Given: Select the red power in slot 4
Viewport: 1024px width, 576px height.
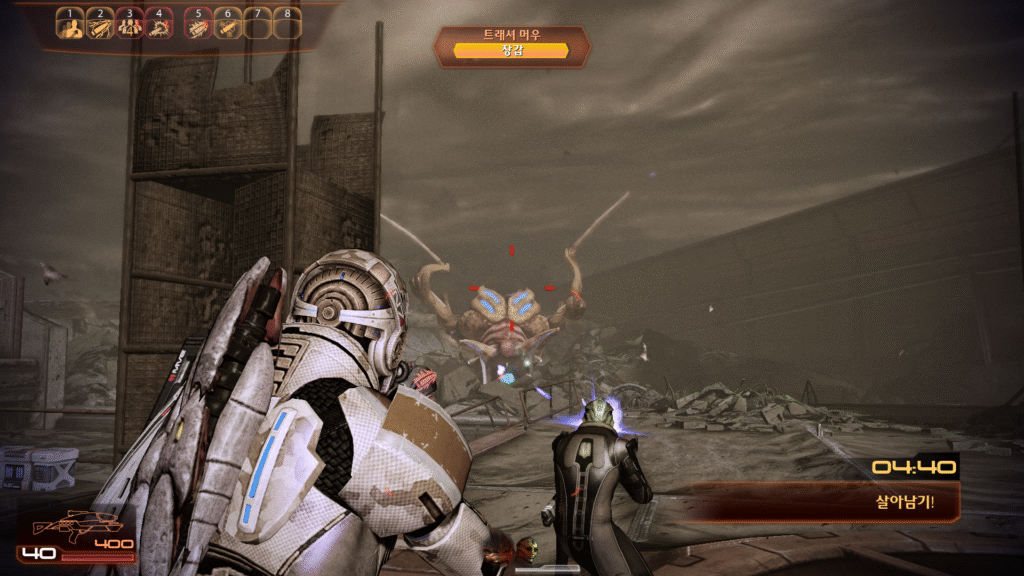Looking at the screenshot, I should (159, 26).
